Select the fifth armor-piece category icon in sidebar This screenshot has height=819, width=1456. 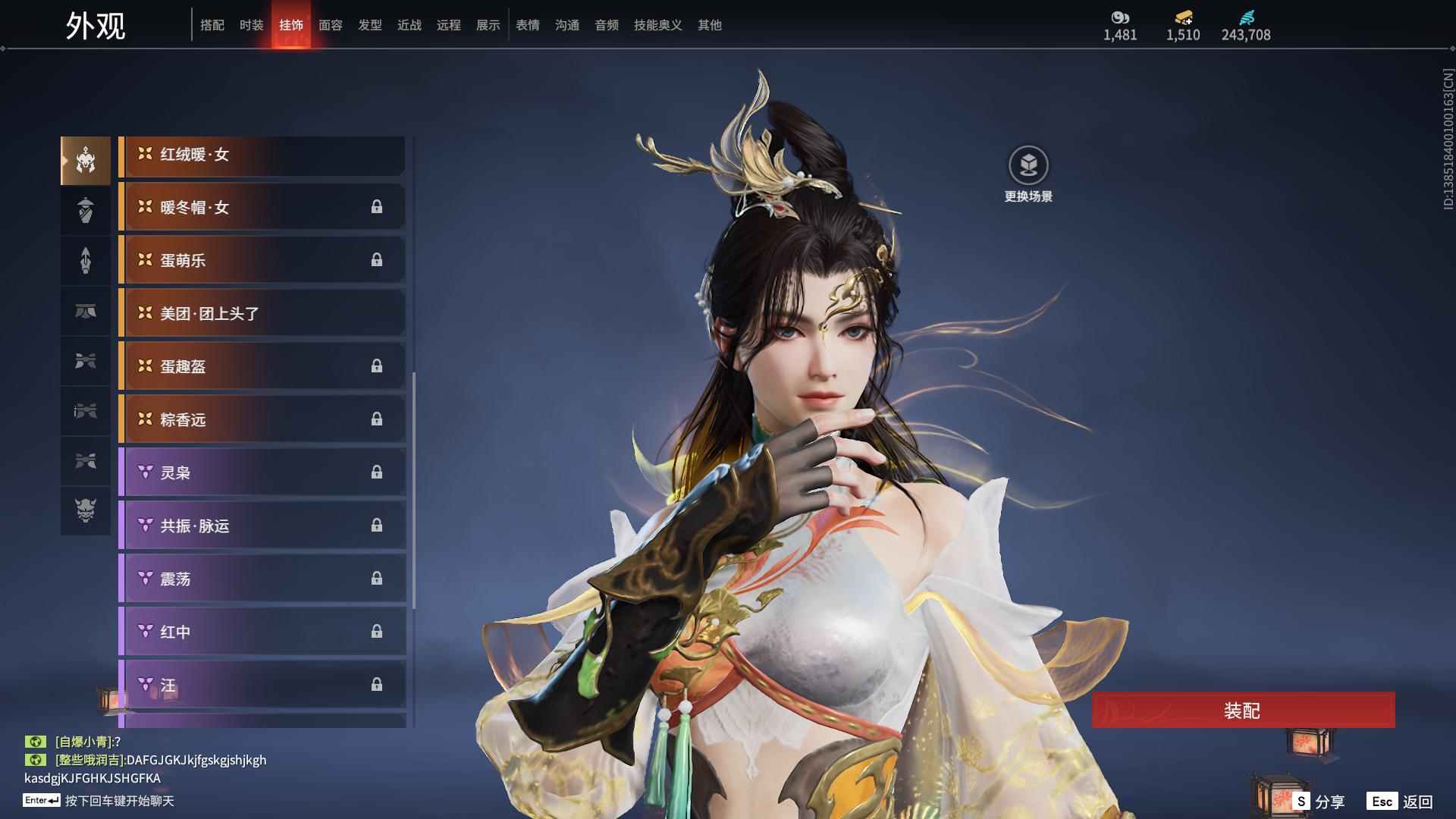(x=86, y=362)
